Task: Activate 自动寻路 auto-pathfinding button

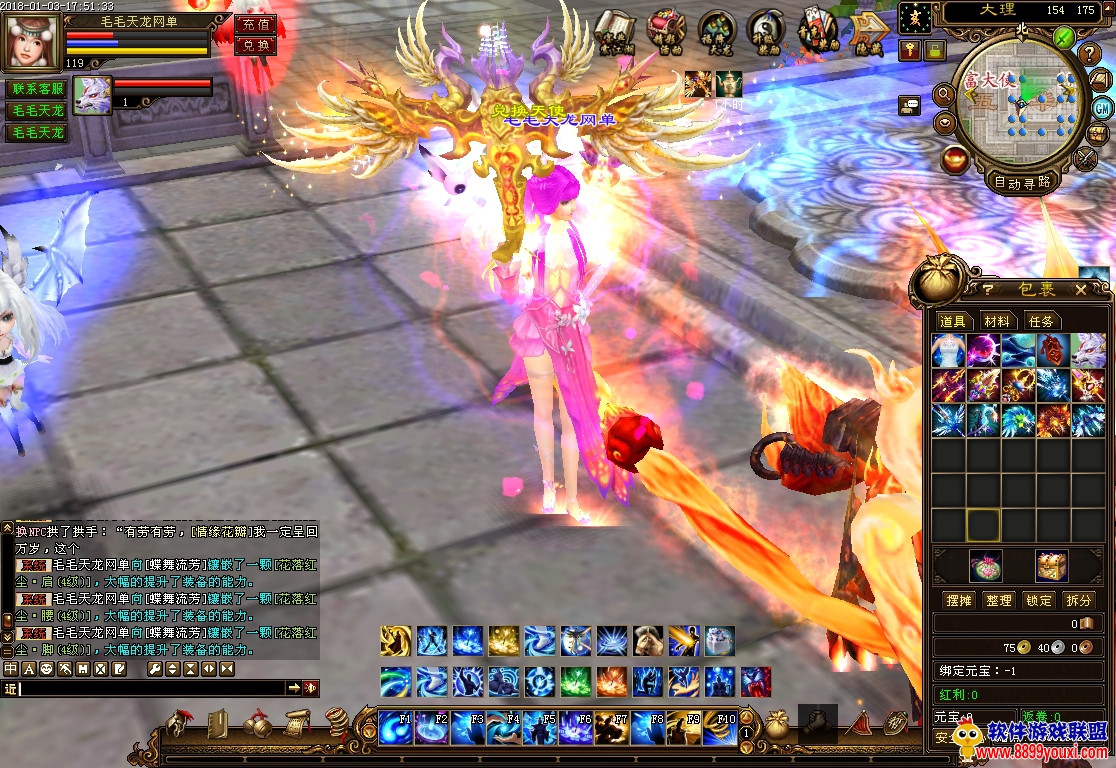Action: (1022, 182)
